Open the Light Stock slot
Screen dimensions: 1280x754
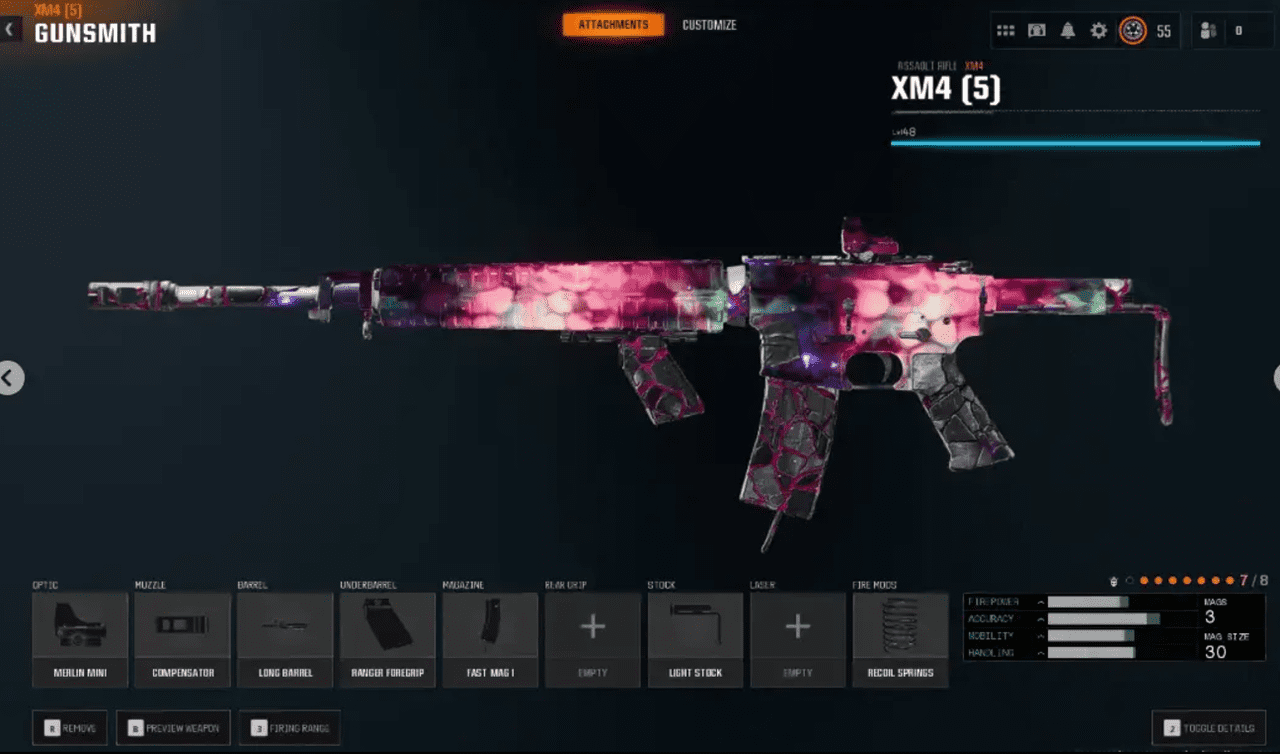(695, 638)
